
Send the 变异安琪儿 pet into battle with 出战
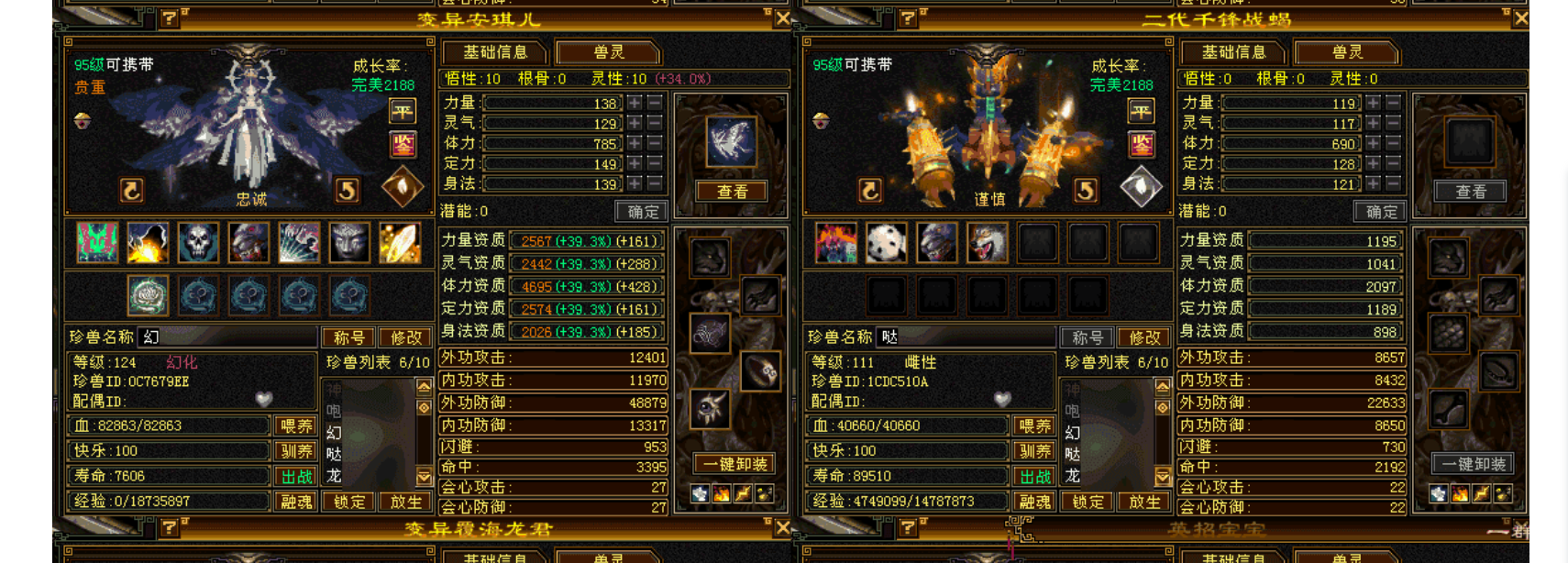pyautogui.click(x=296, y=477)
